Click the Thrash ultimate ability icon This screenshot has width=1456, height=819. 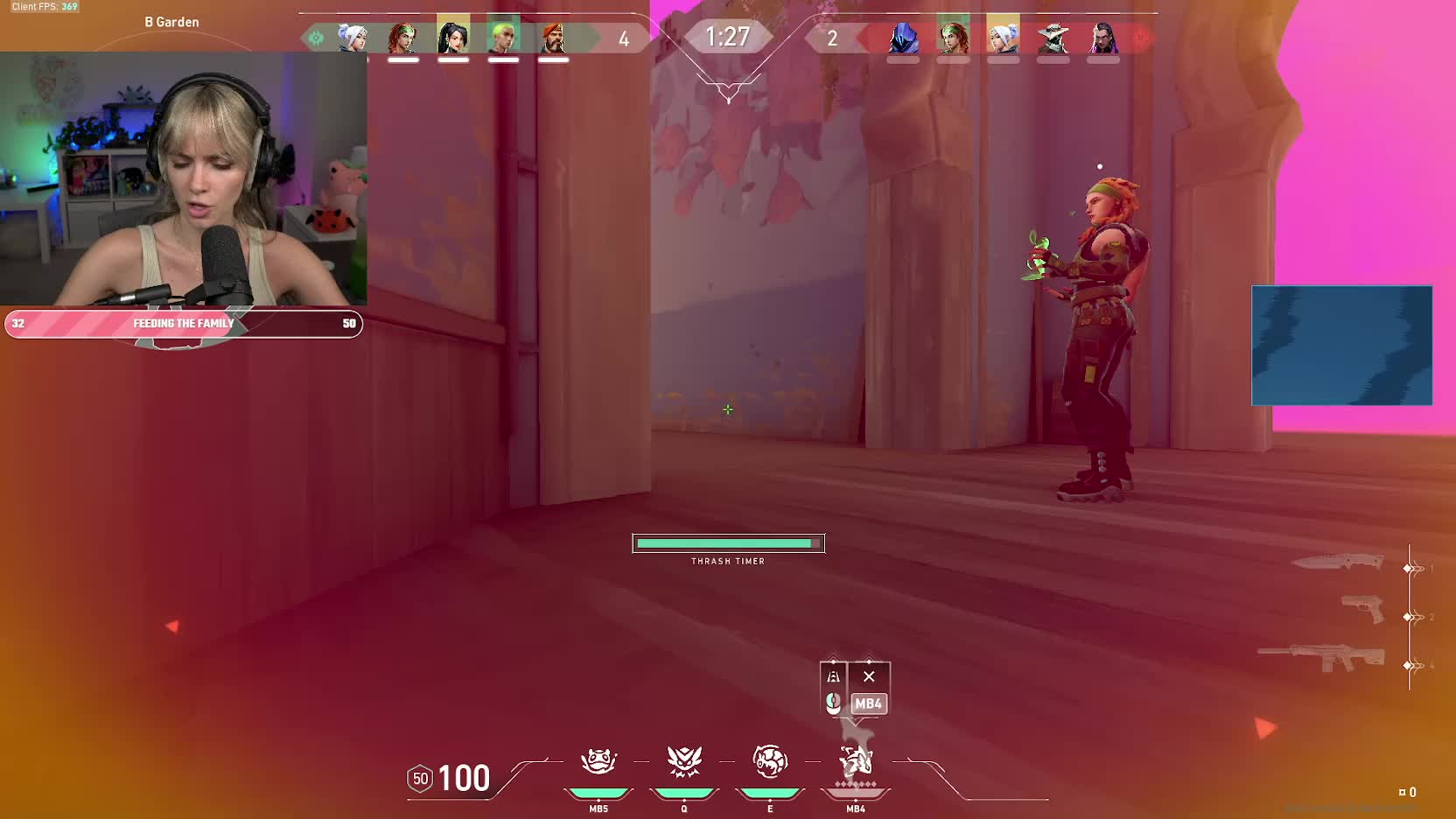(x=856, y=761)
